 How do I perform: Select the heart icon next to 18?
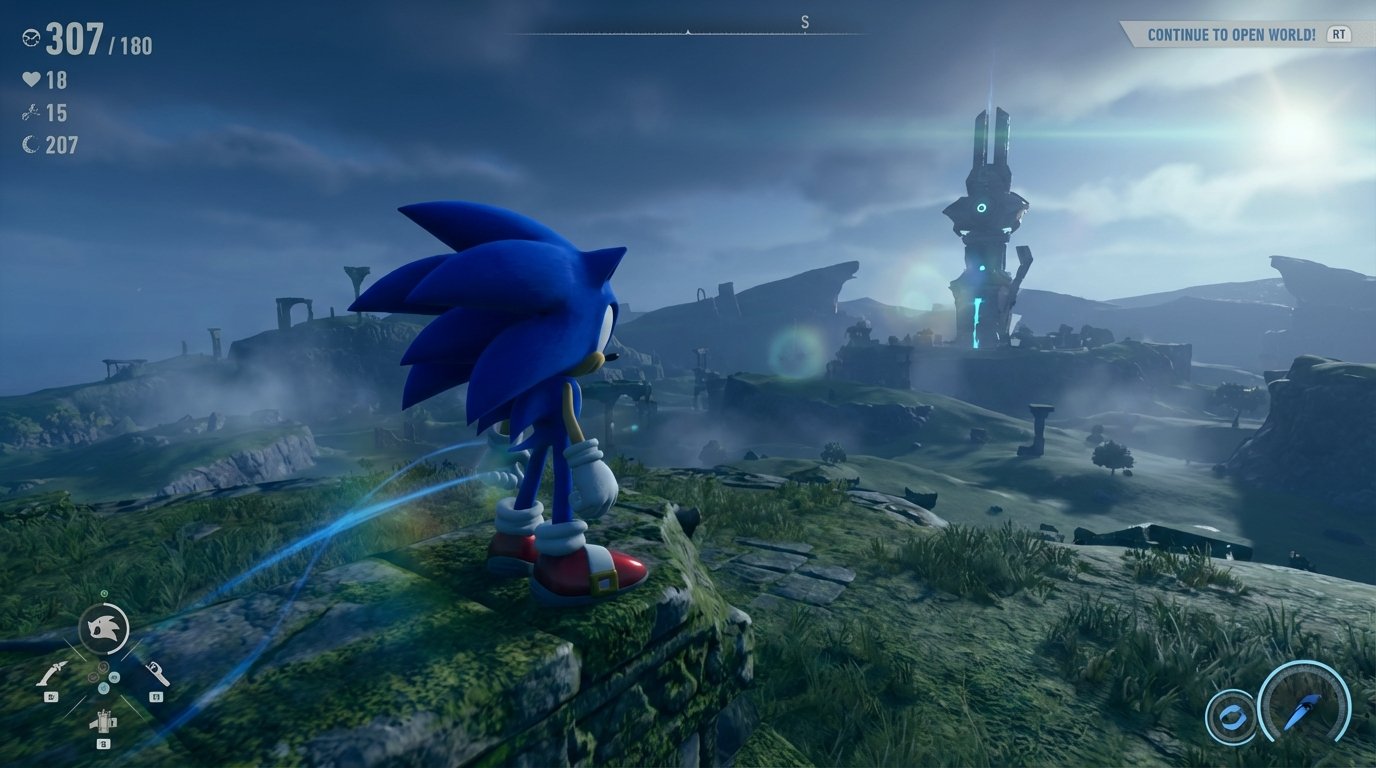(x=31, y=79)
